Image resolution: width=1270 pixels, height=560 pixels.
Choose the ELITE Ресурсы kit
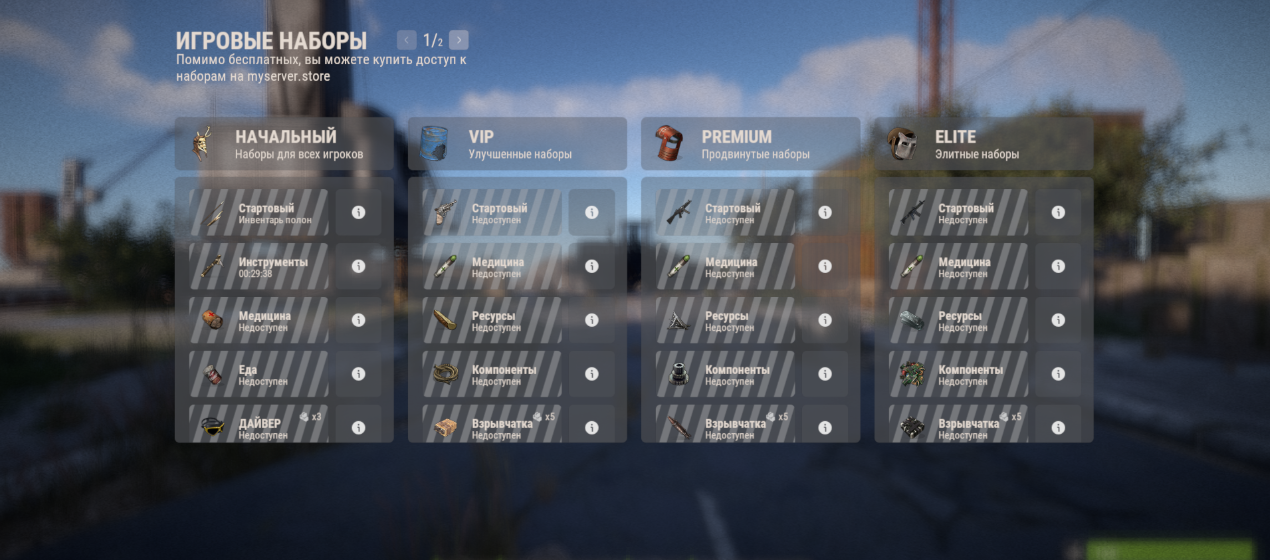point(957,320)
